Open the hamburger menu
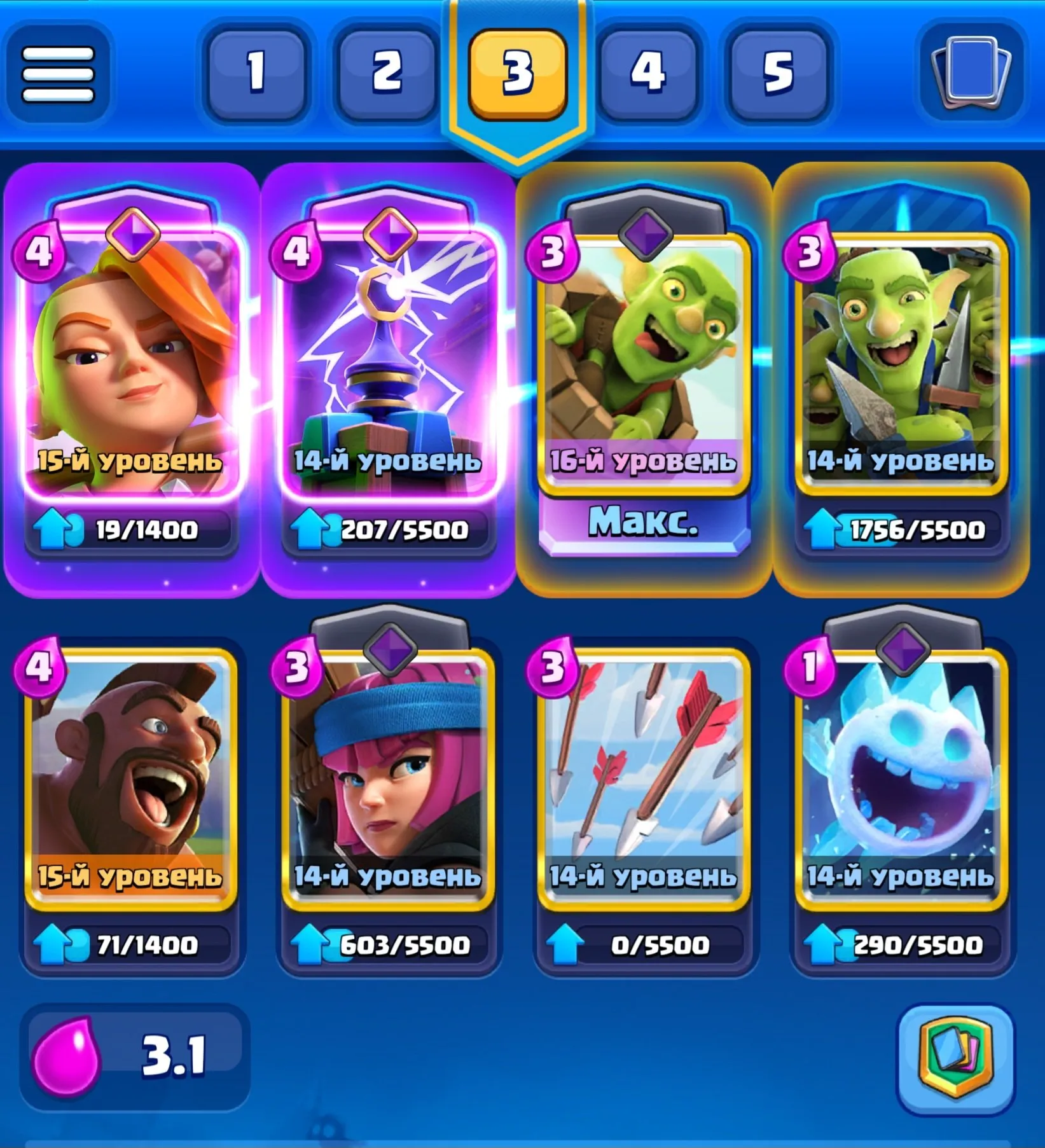 [60, 73]
